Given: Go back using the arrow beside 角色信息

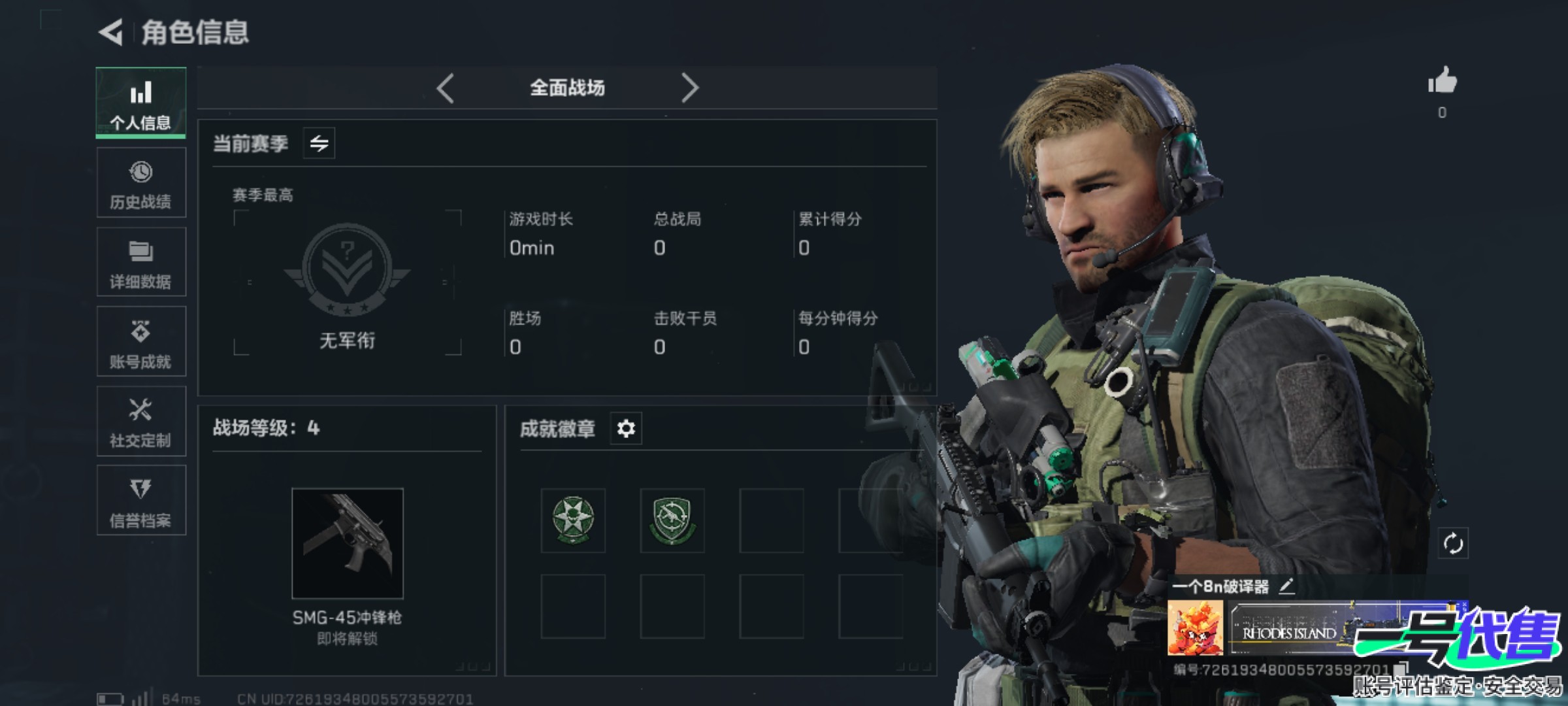Looking at the screenshot, I should pos(111,32).
